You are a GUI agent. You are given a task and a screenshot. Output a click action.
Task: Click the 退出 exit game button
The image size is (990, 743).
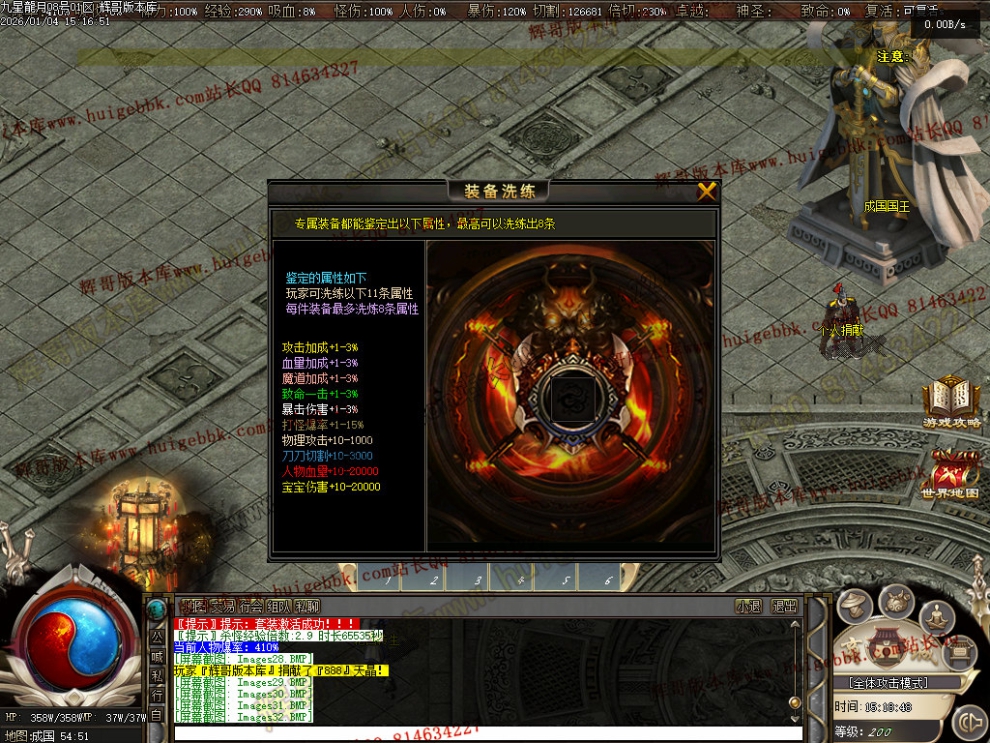click(x=785, y=605)
